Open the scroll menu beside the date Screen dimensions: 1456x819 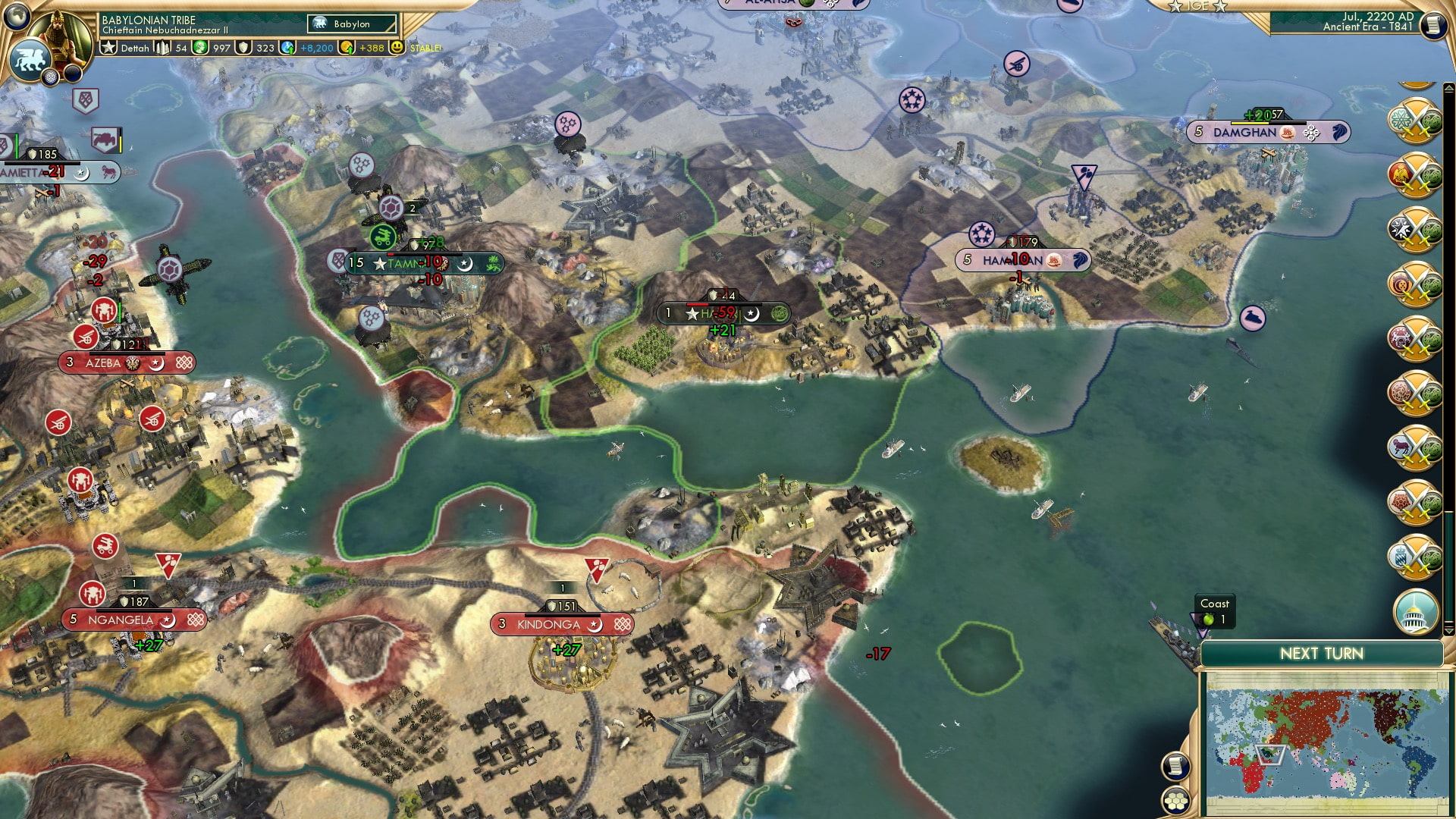tap(1432, 25)
